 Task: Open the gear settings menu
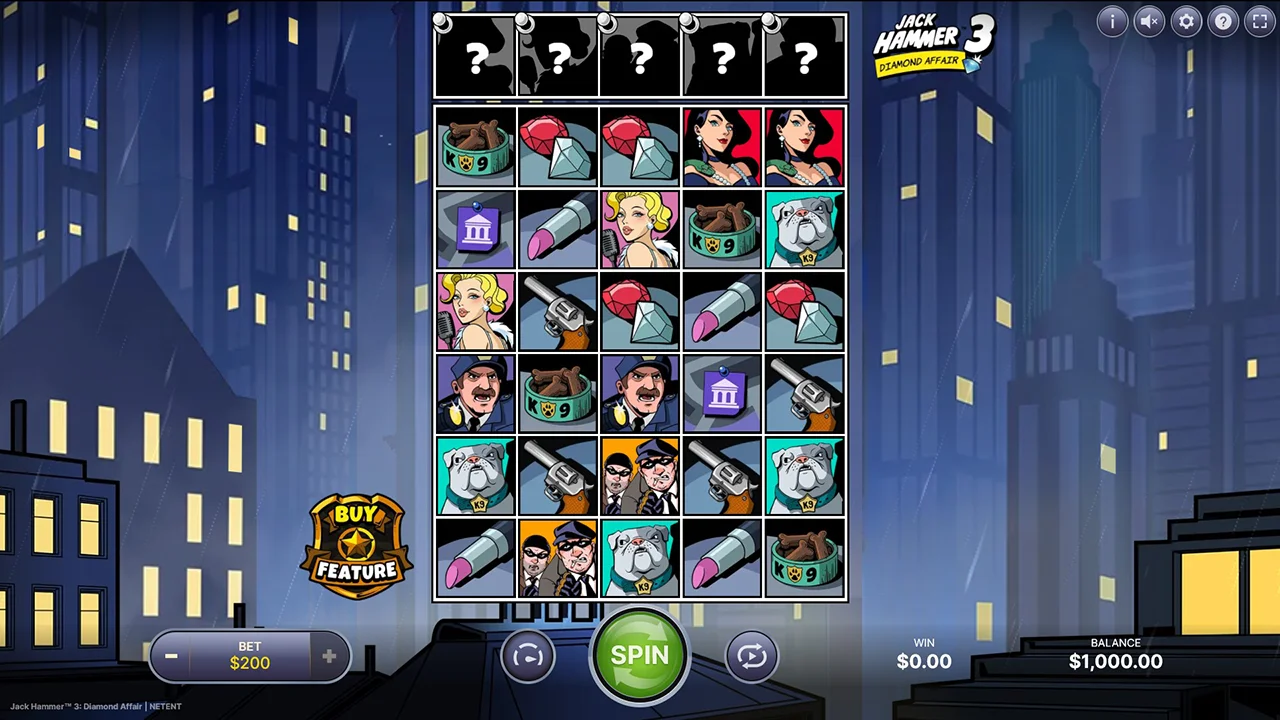point(1186,21)
